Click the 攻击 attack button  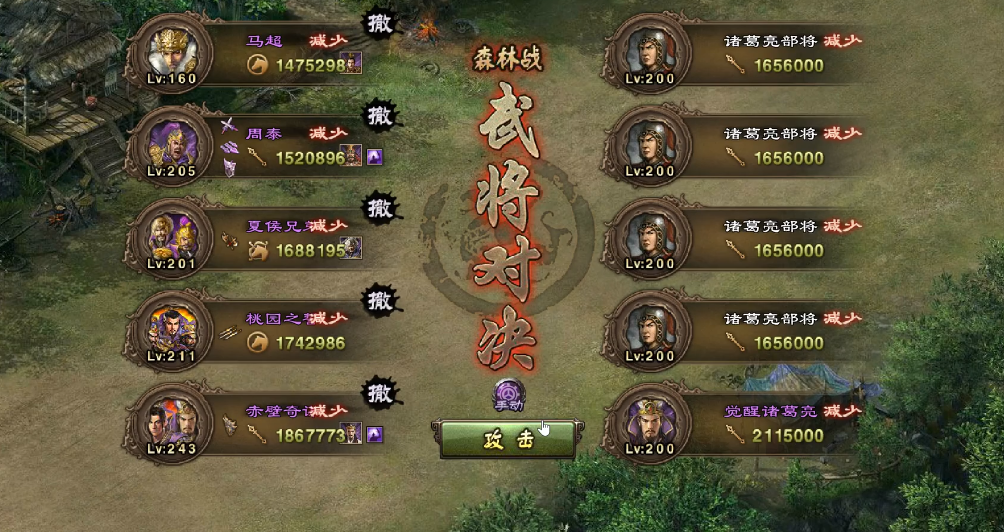506,440
